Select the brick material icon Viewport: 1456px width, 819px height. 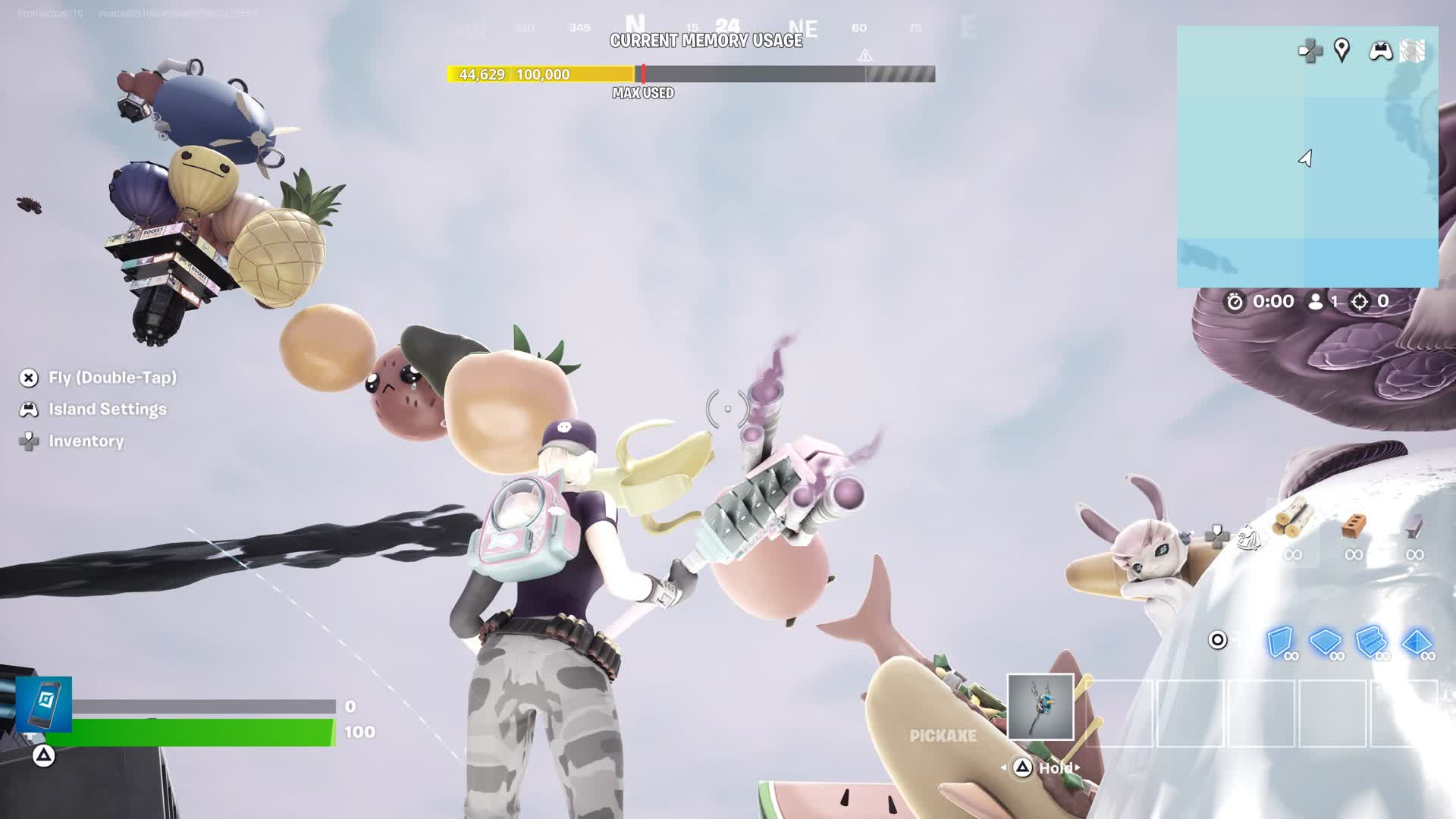click(x=1354, y=526)
